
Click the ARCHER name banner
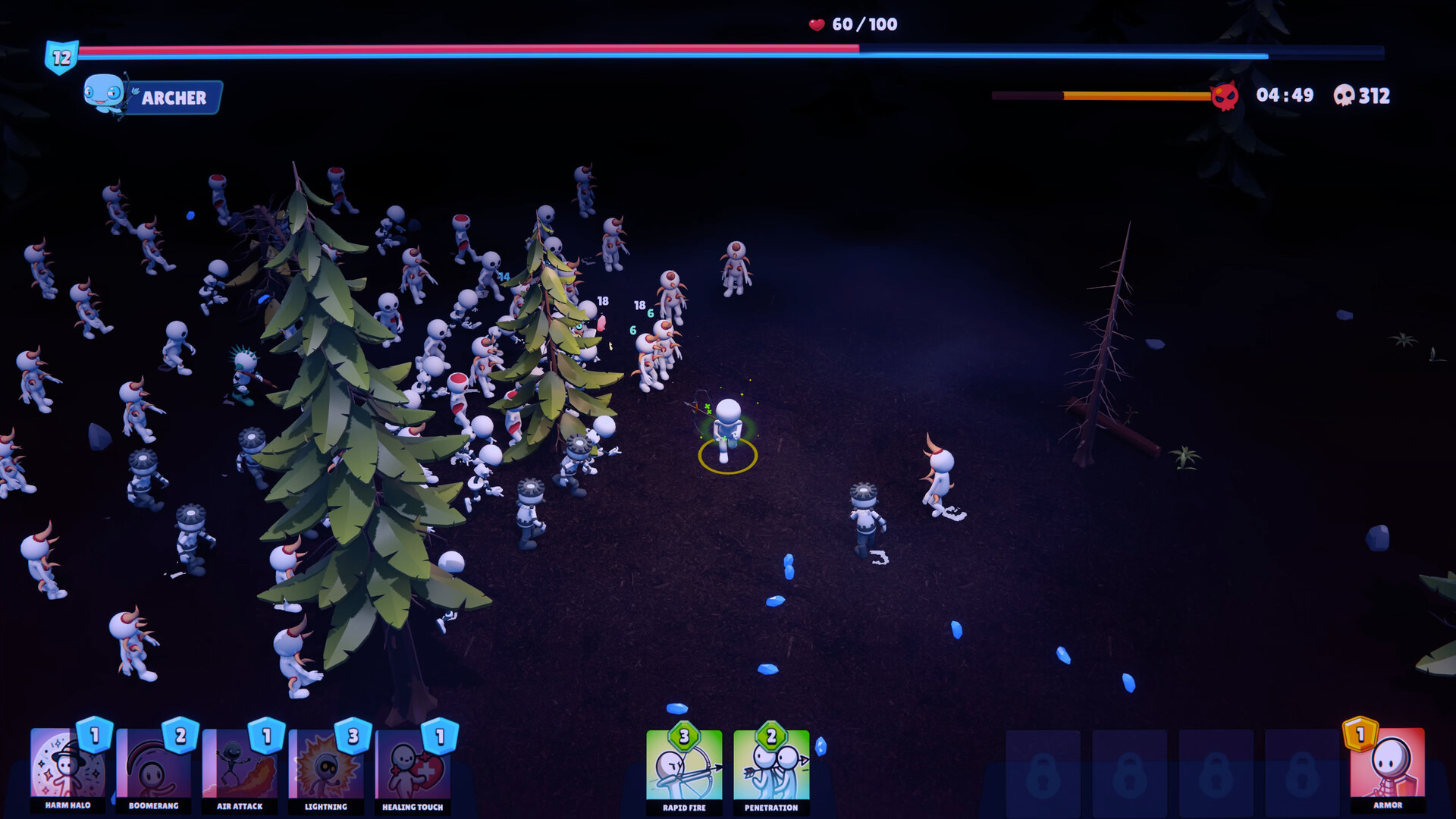[173, 98]
